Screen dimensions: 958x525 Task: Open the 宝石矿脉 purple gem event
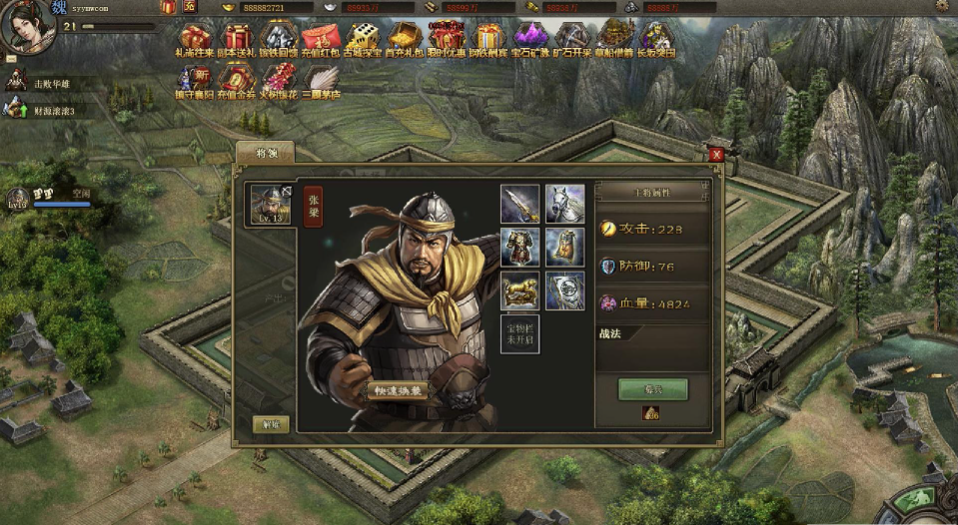click(x=531, y=40)
